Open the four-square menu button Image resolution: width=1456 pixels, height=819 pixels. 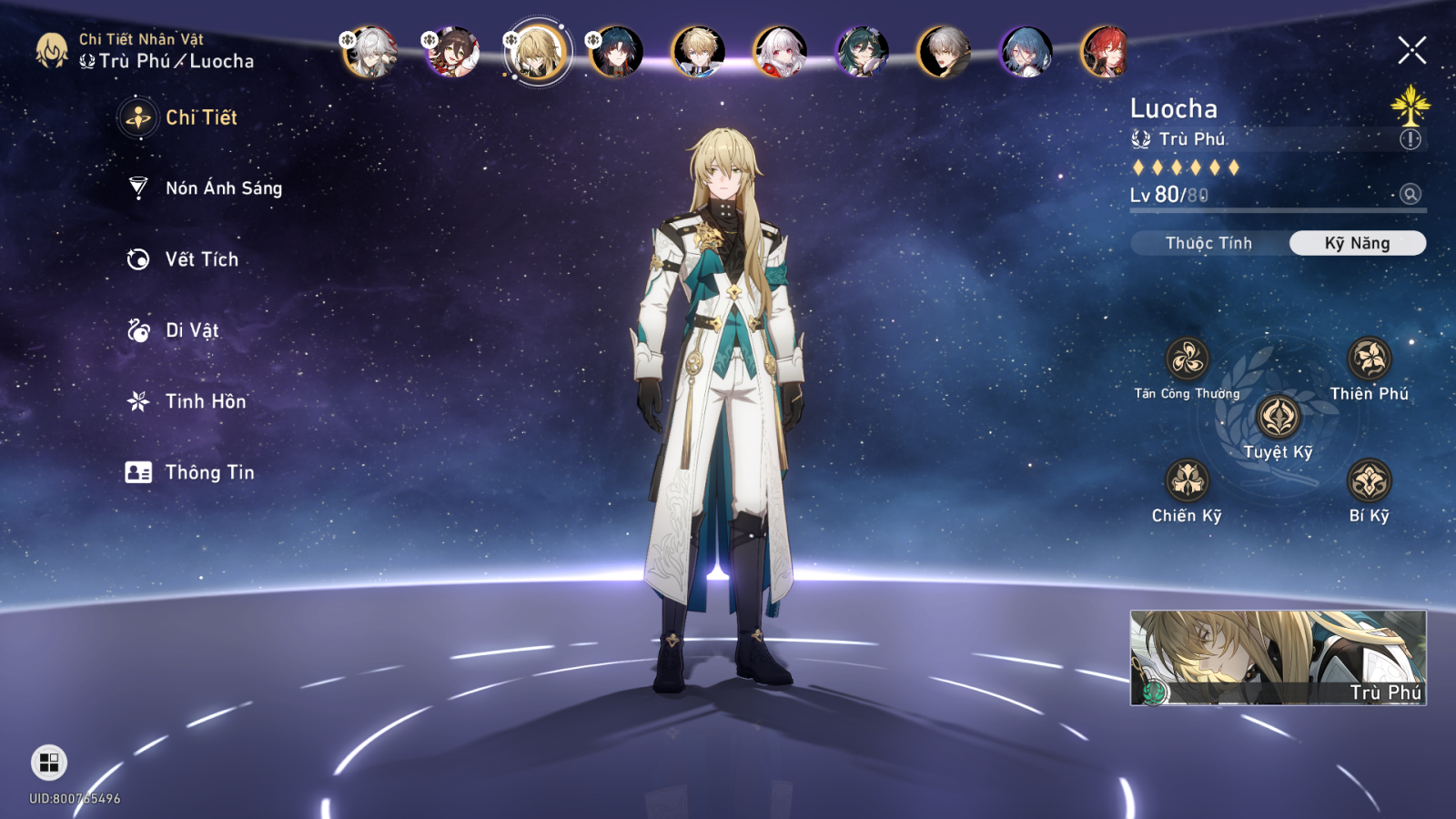49,763
